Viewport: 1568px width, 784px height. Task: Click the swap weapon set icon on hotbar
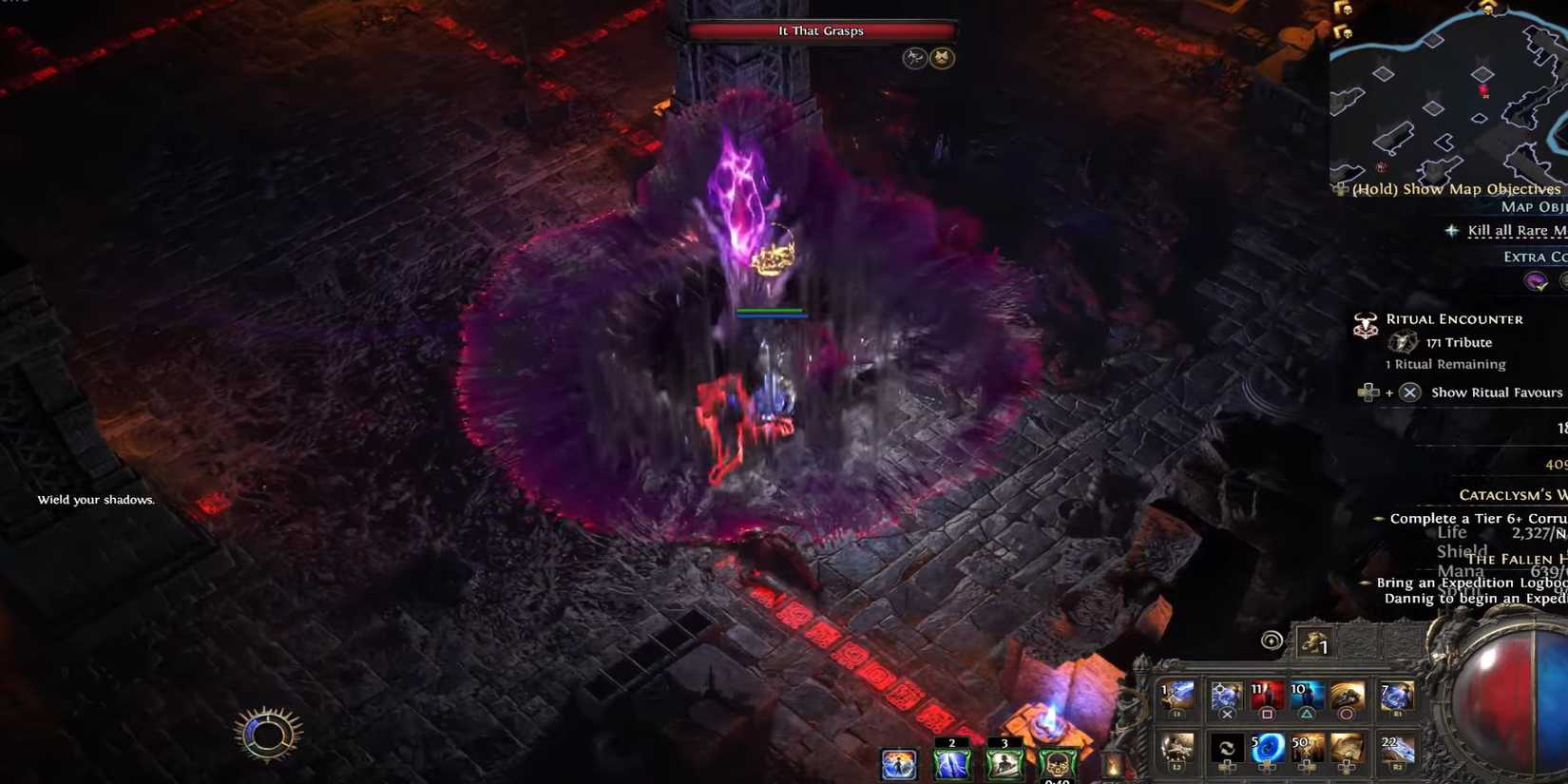pyautogui.click(x=1227, y=749)
